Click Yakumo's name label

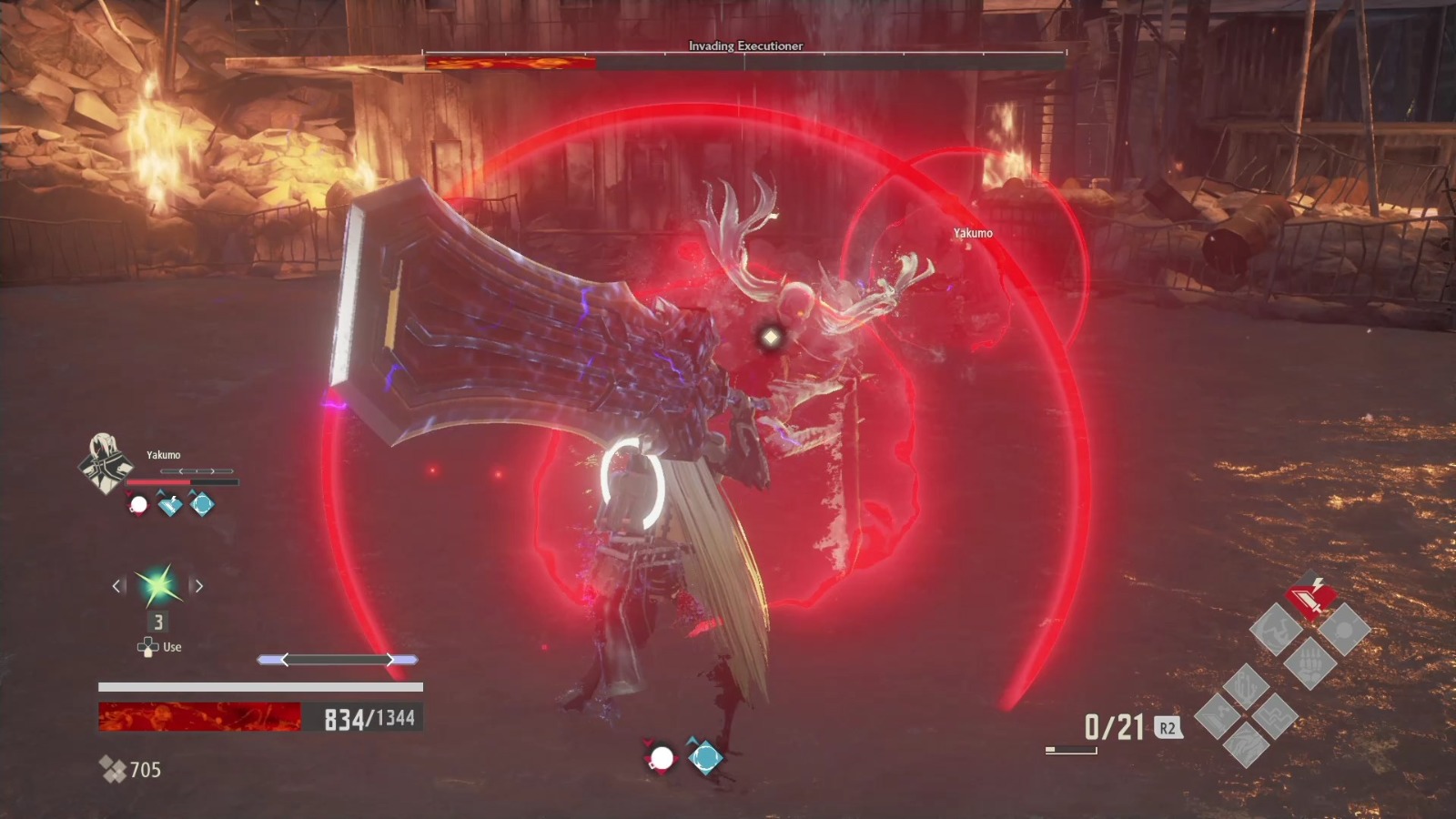click(164, 454)
